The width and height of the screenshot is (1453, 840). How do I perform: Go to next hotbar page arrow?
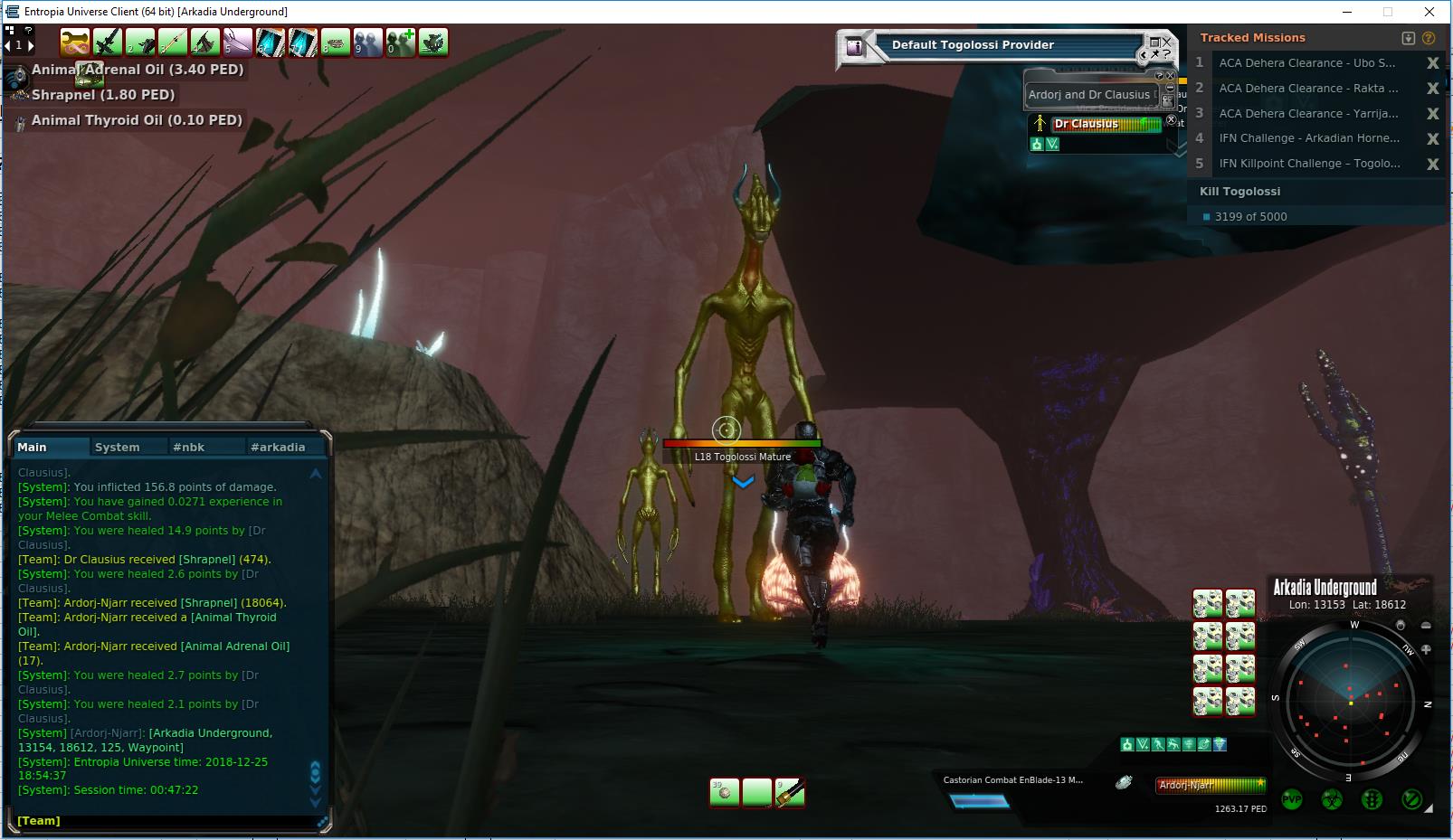click(31, 44)
